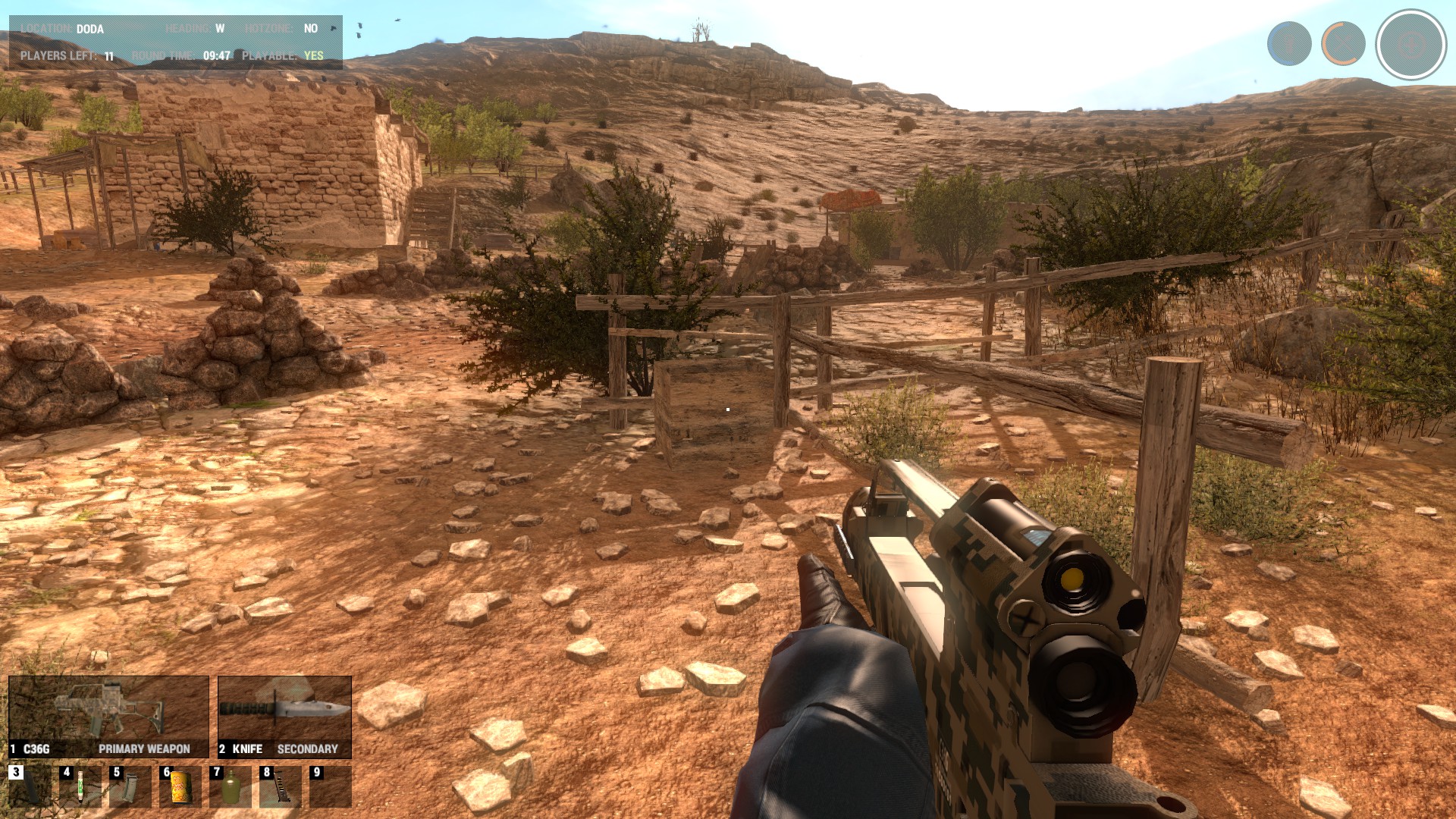
Task: Use the yellow soda can item
Action: click(180, 787)
